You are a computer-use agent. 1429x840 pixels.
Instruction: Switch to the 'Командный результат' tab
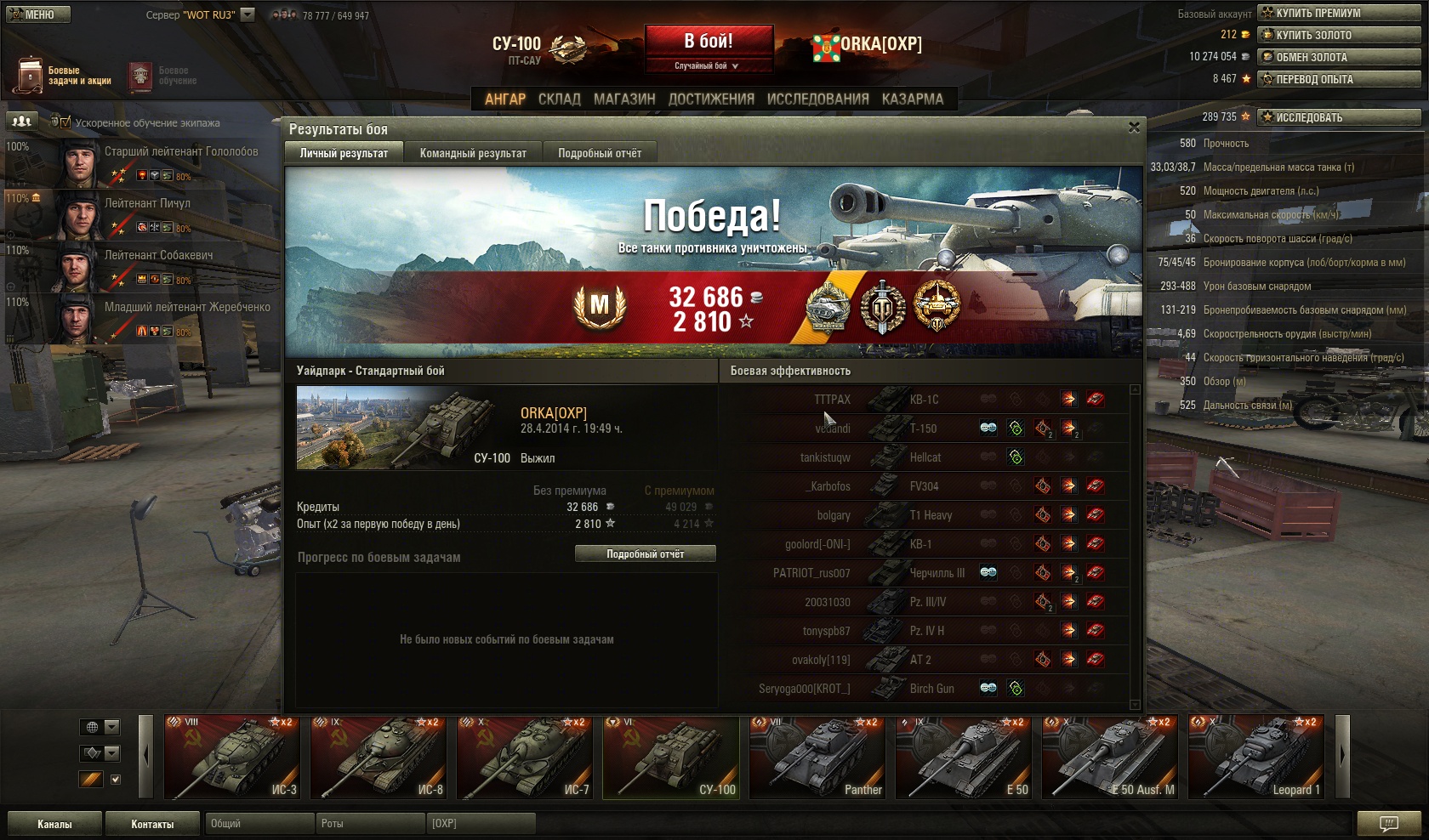pyautogui.click(x=473, y=153)
